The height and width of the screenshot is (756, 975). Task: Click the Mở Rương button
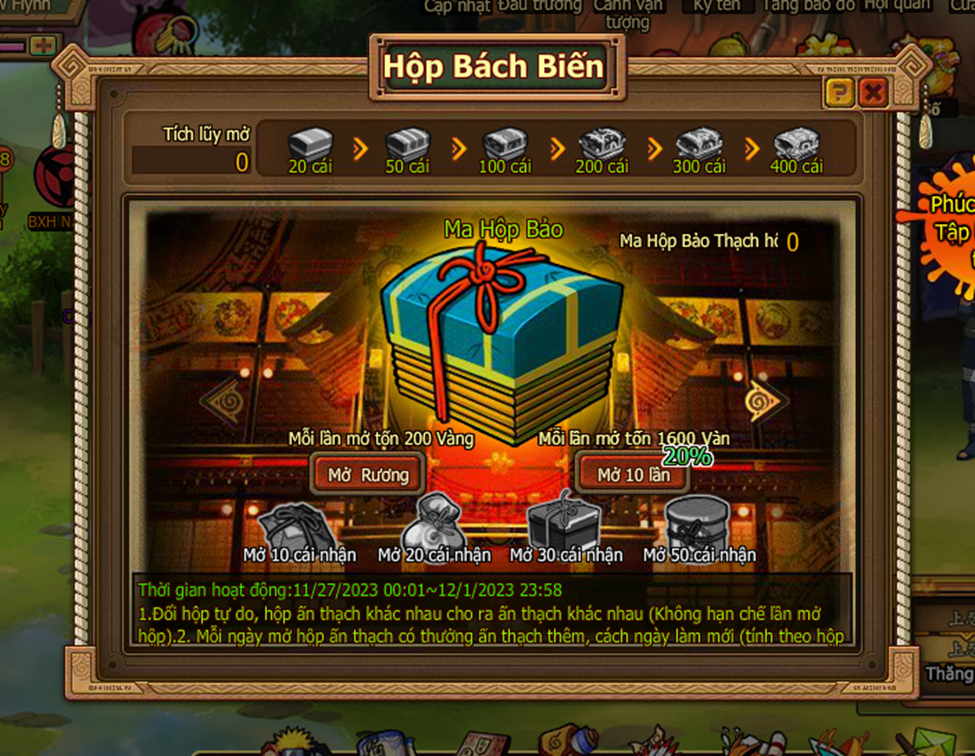pos(368,474)
